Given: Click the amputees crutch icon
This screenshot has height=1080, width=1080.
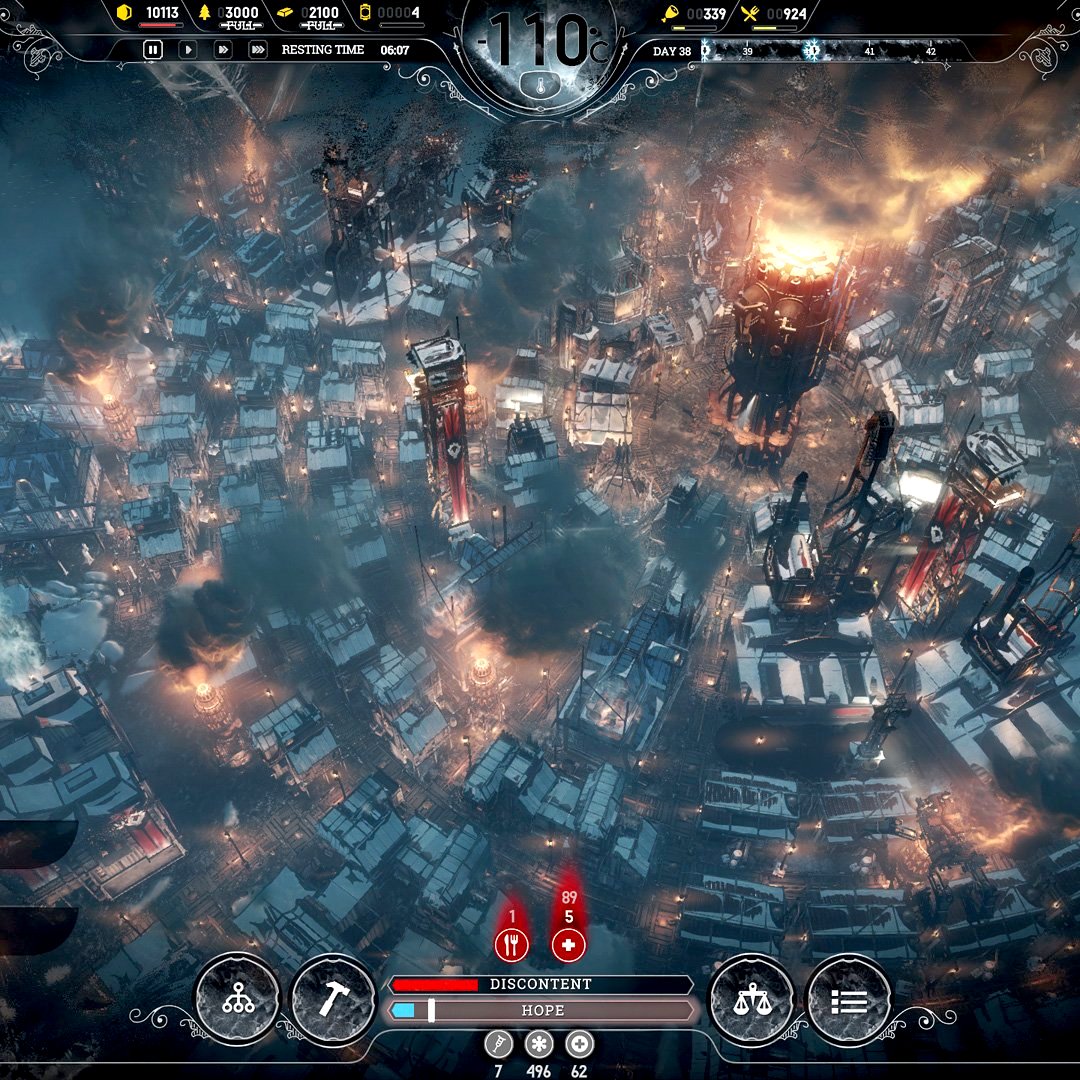Looking at the screenshot, I should pos(498,1045).
